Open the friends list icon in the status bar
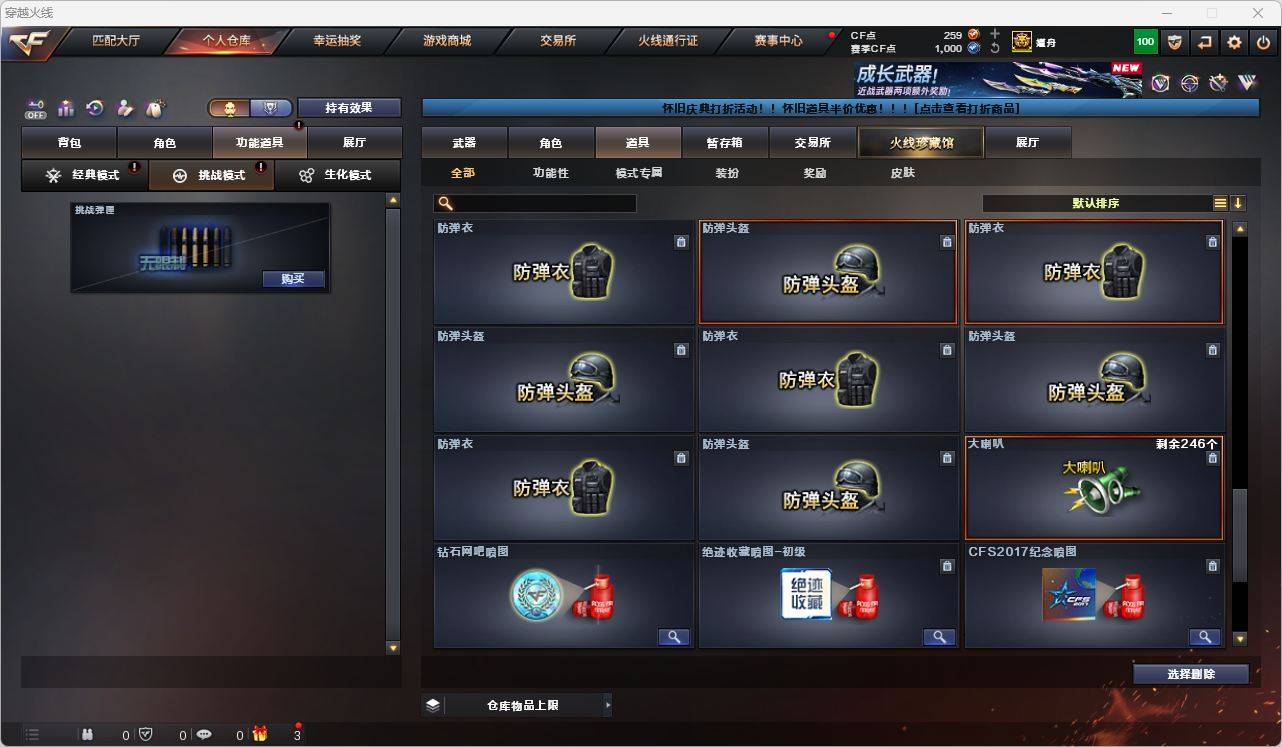 point(87,735)
